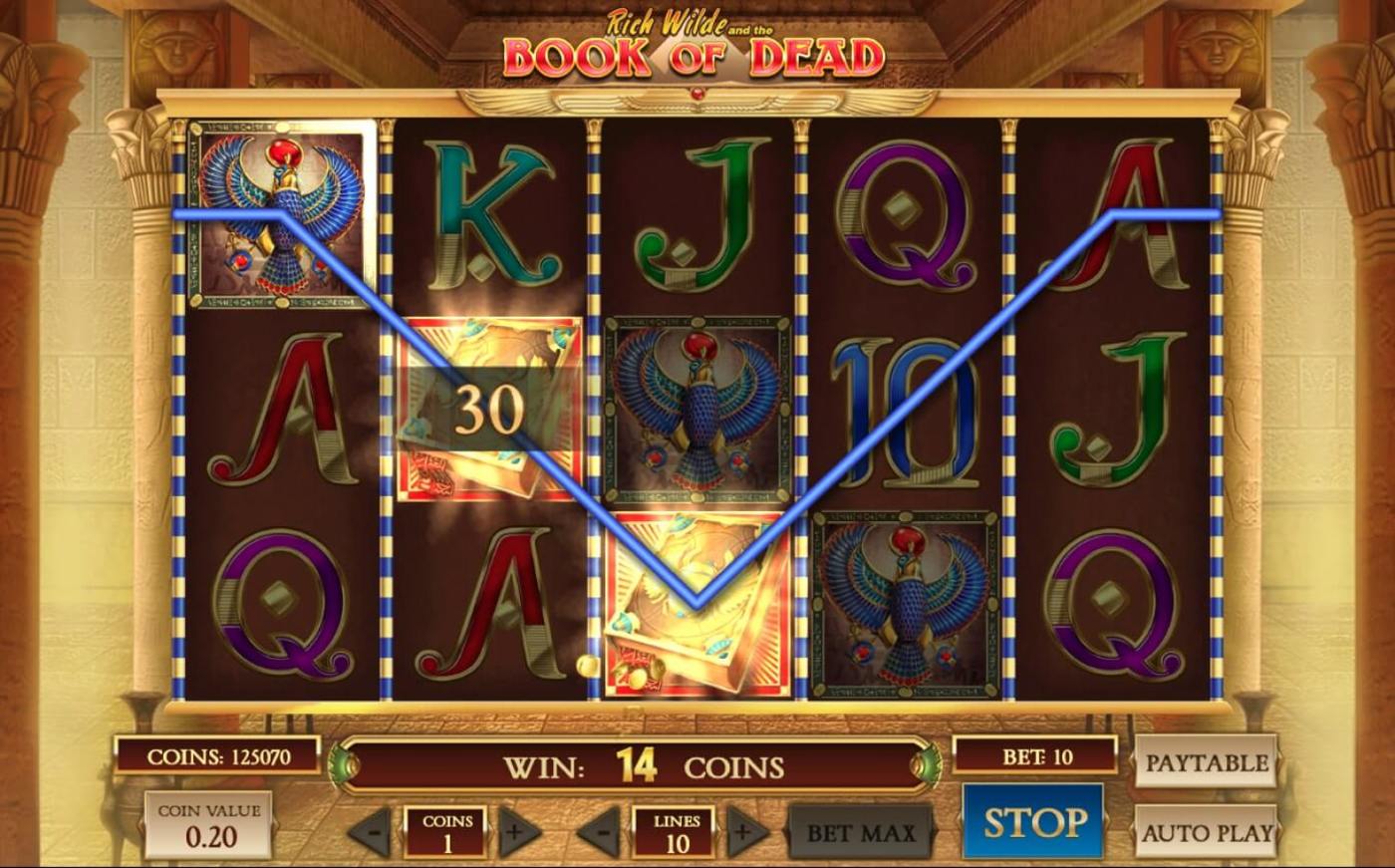Increase active lines using the plus stepper

(742, 830)
